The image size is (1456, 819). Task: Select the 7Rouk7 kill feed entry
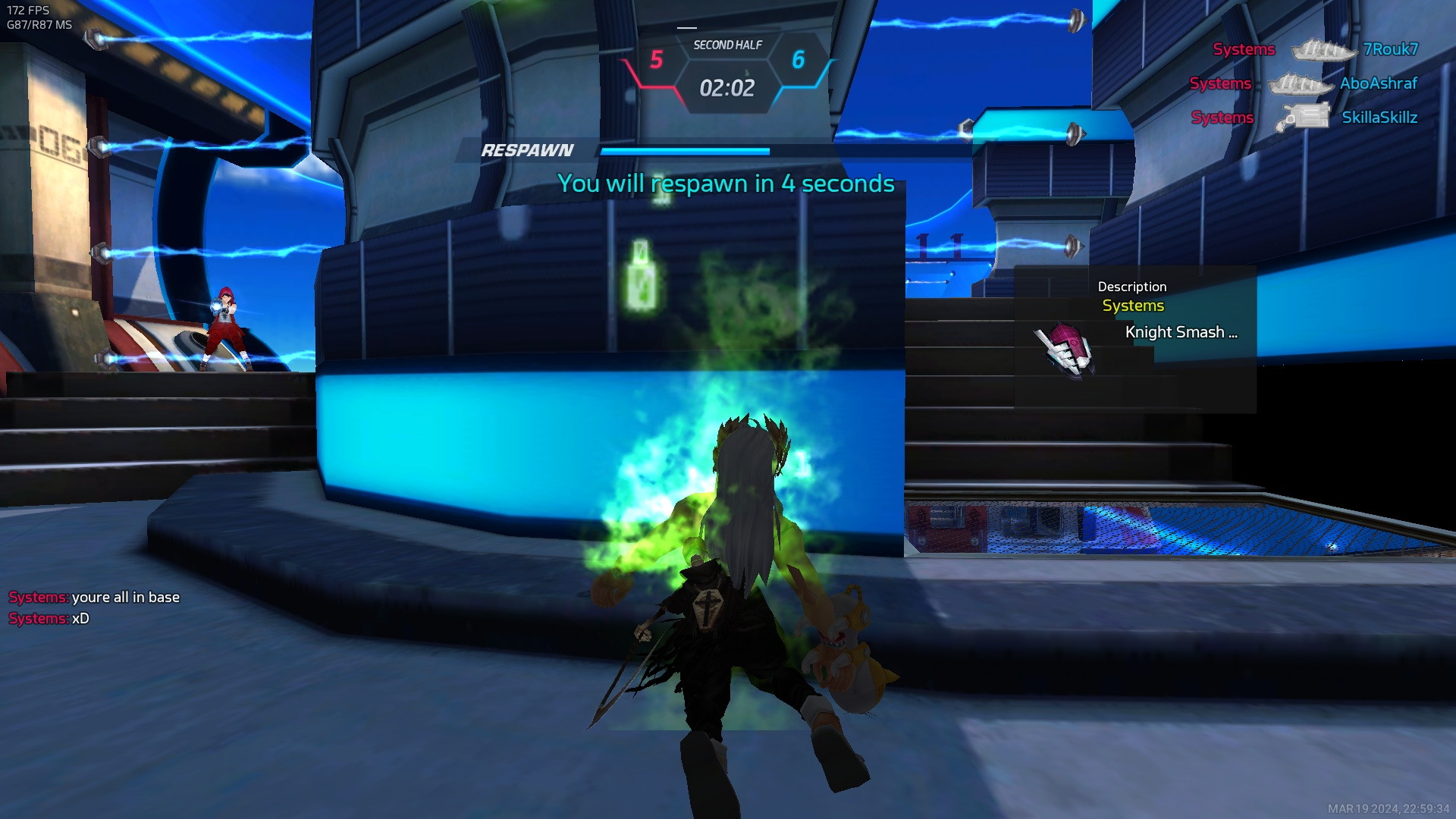(1315, 50)
